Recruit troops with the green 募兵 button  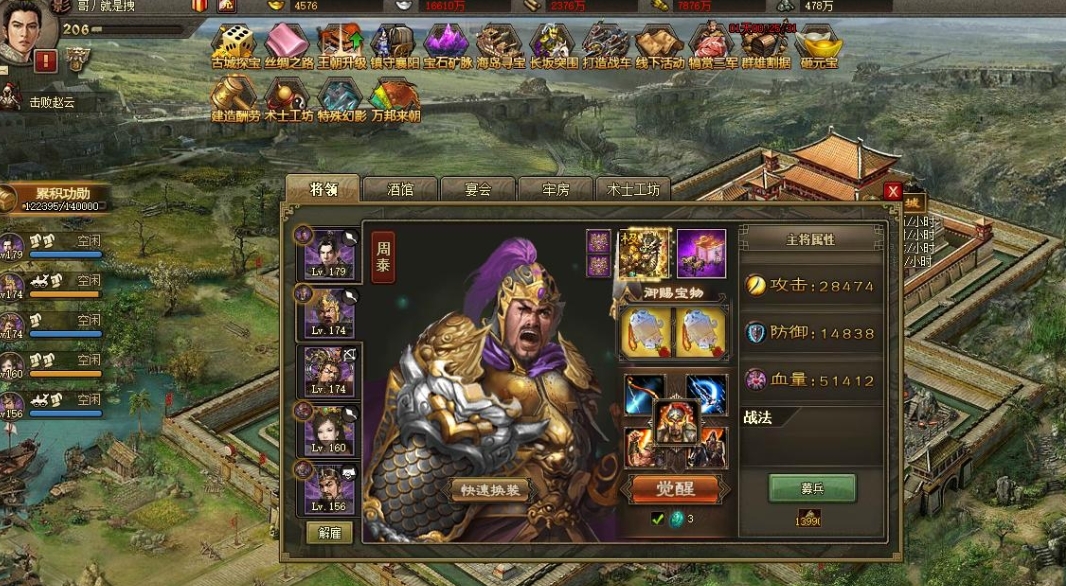(811, 488)
